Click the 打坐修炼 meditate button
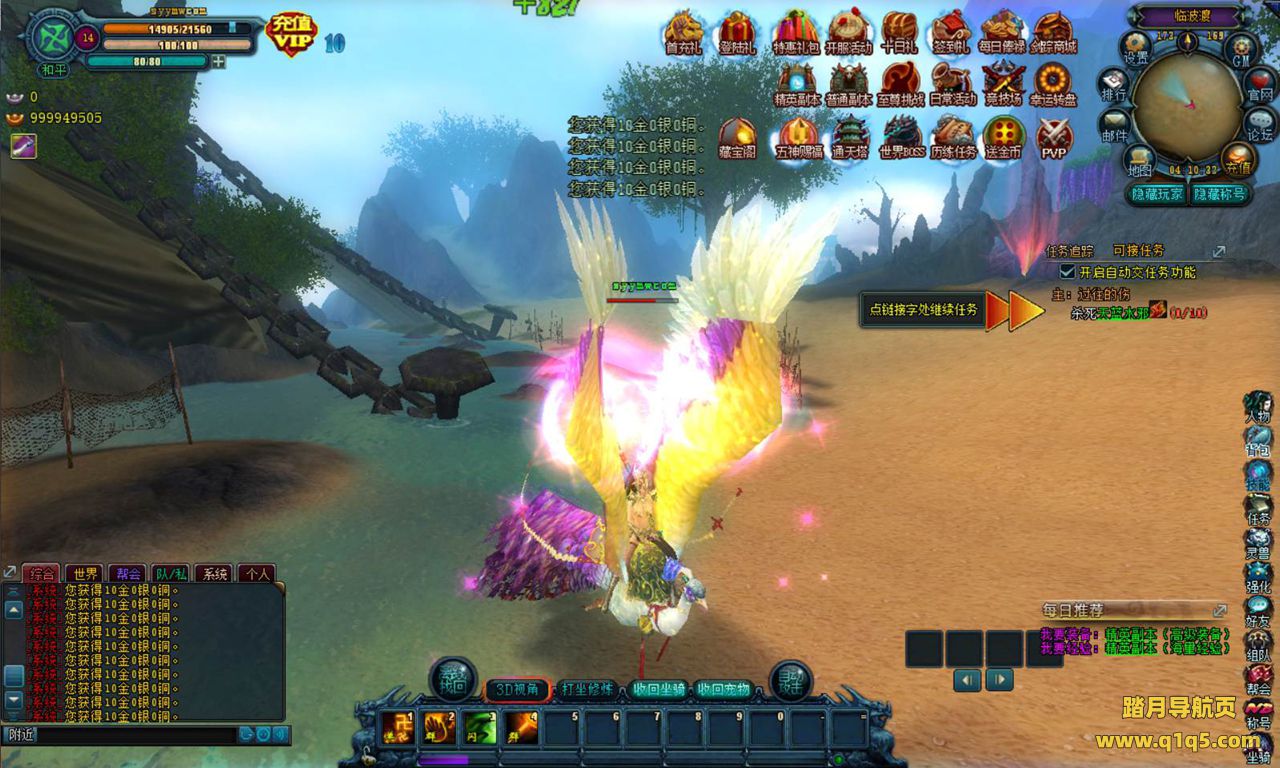Screen dimensions: 1280x768 click(x=587, y=689)
